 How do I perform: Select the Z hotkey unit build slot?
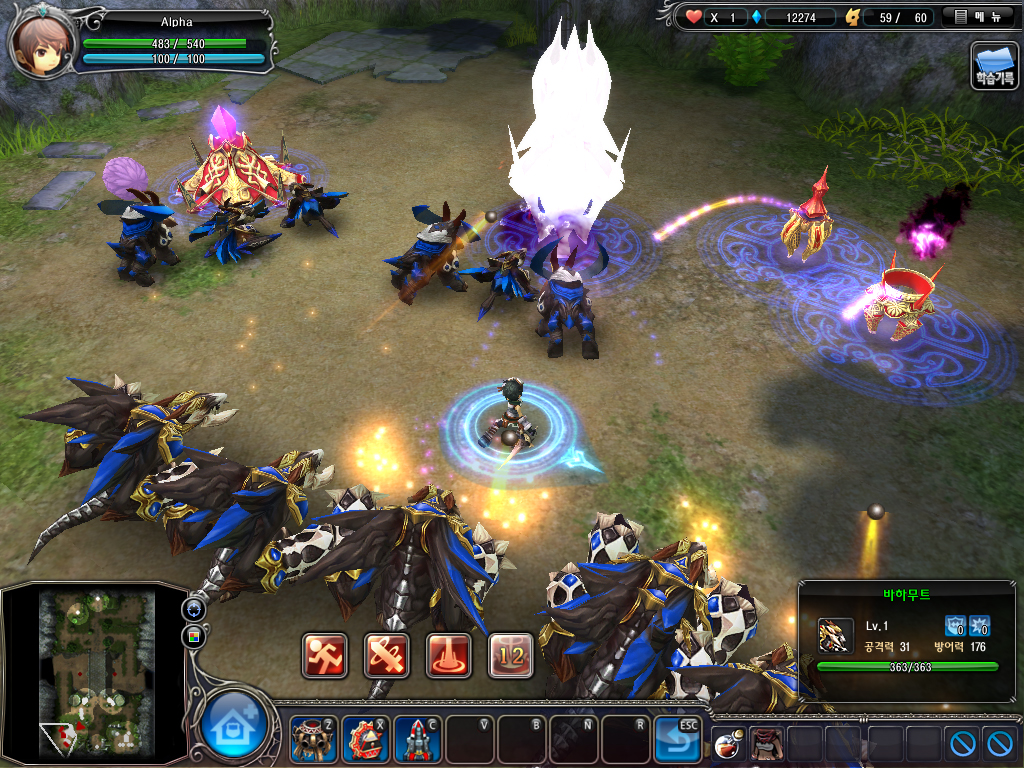tap(313, 740)
